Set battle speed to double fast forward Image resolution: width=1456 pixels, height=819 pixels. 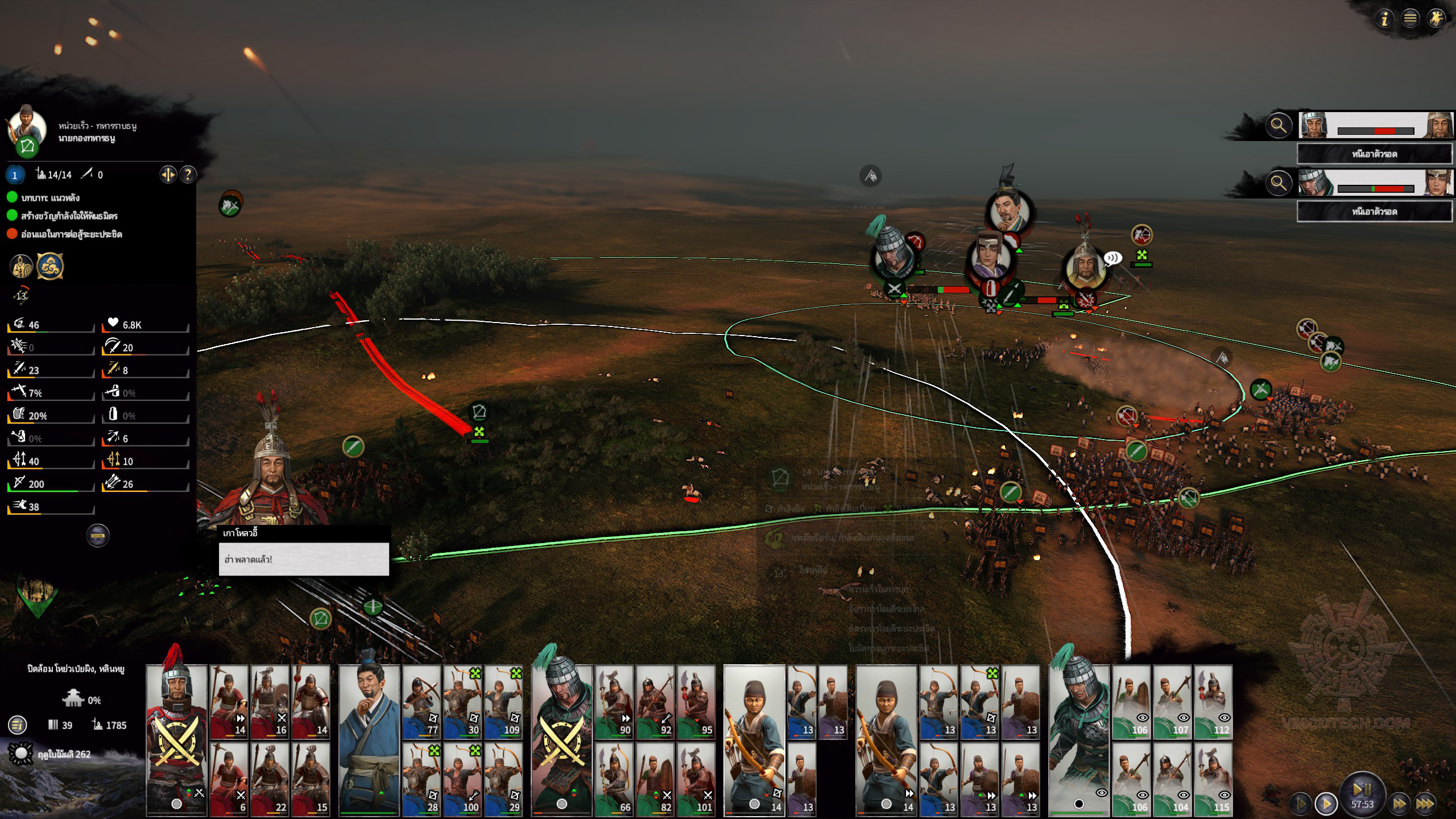click(1399, 804)
